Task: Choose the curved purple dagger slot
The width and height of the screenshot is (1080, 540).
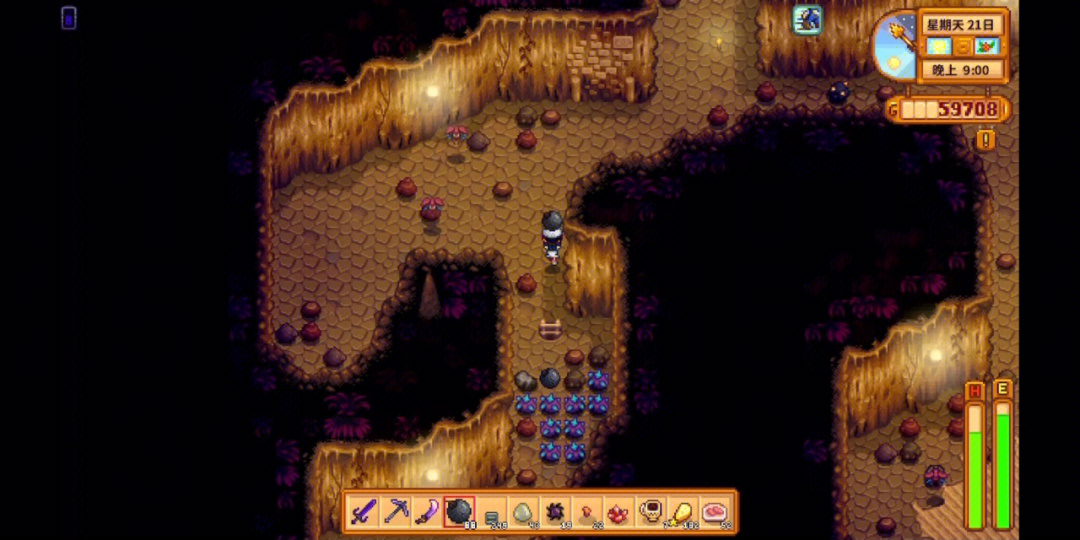Action: [427, 513]
